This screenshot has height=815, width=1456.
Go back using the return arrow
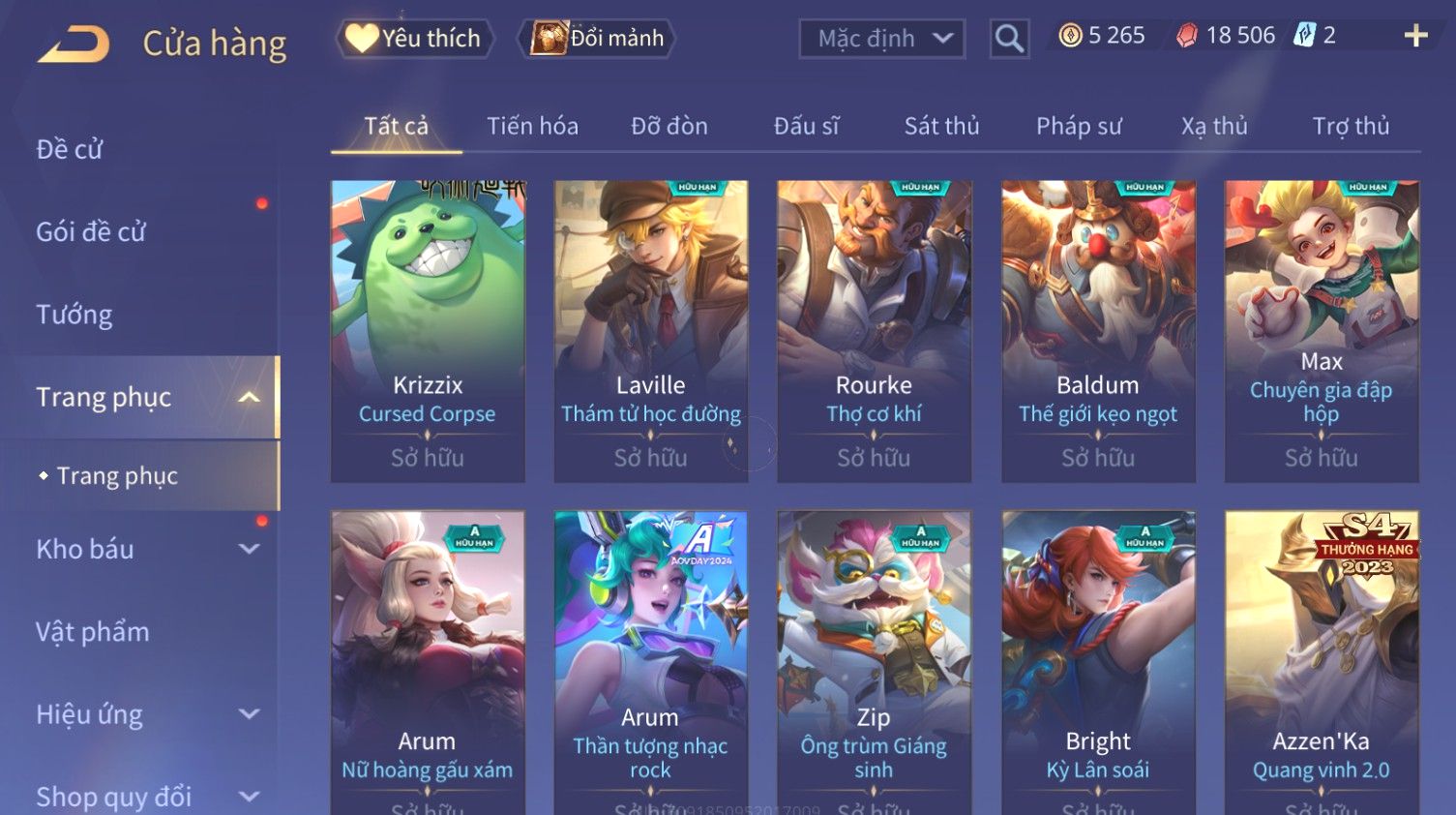(74, 44)
